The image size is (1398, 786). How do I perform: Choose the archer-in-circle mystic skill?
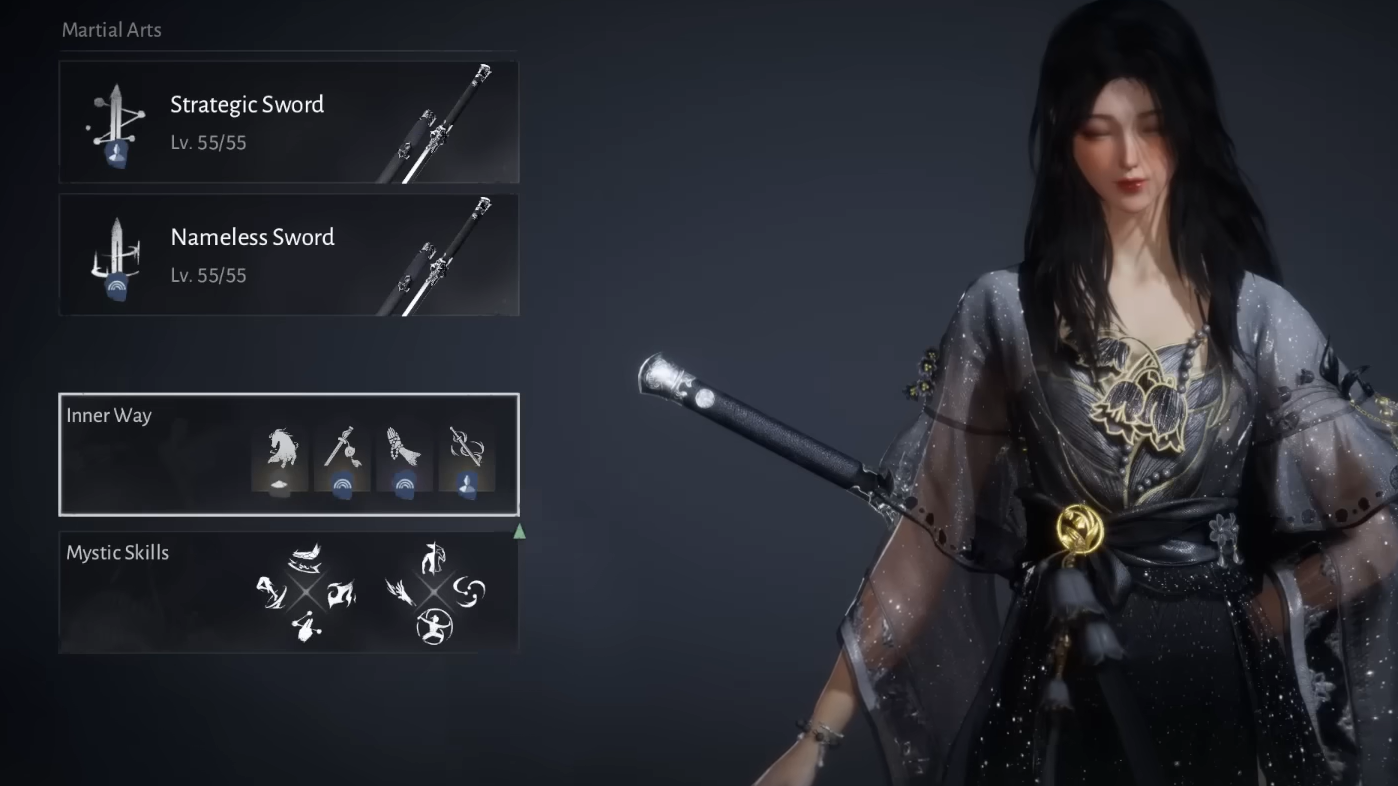pos(434,627)
